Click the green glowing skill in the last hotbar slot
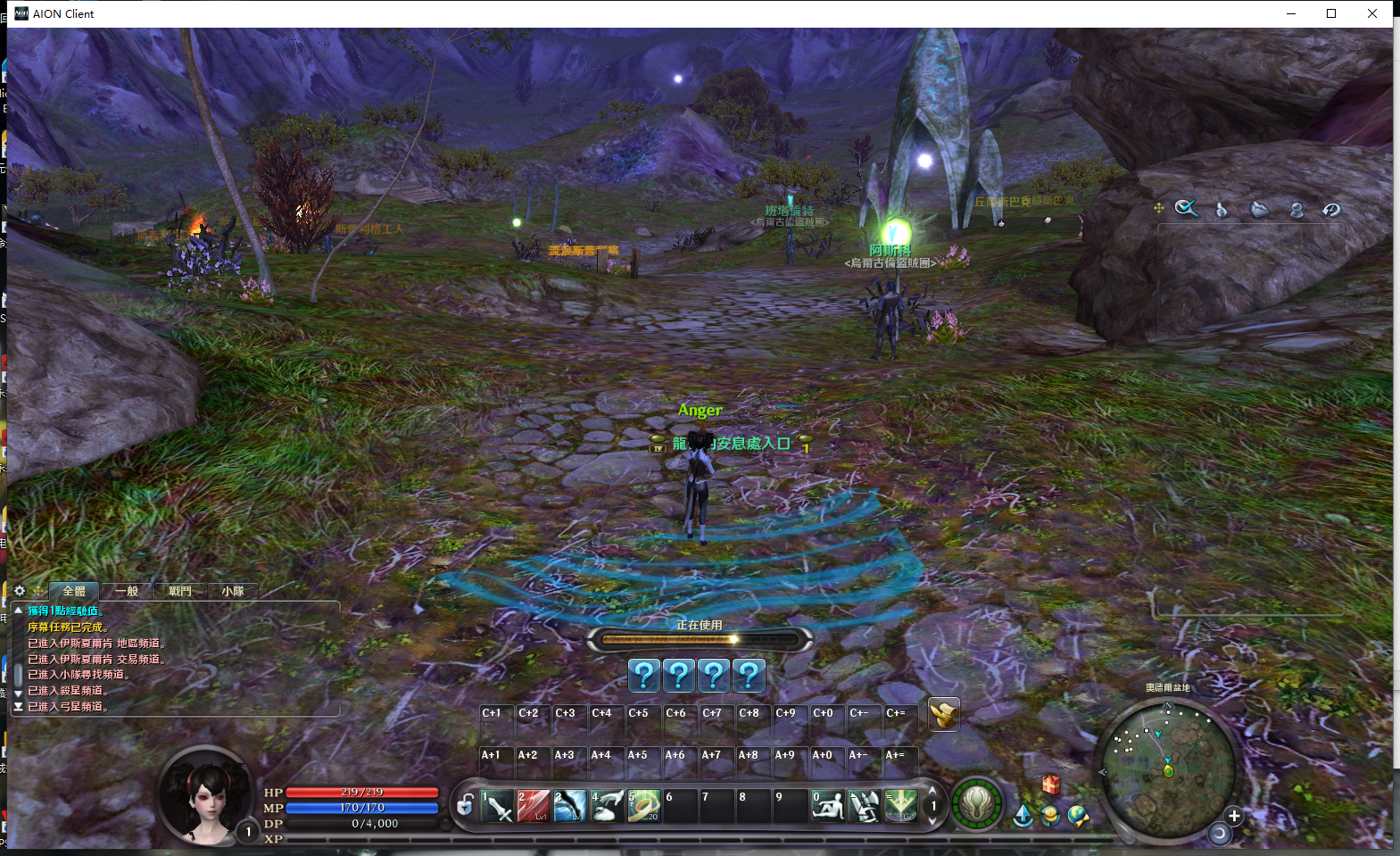 click(900, 807)
